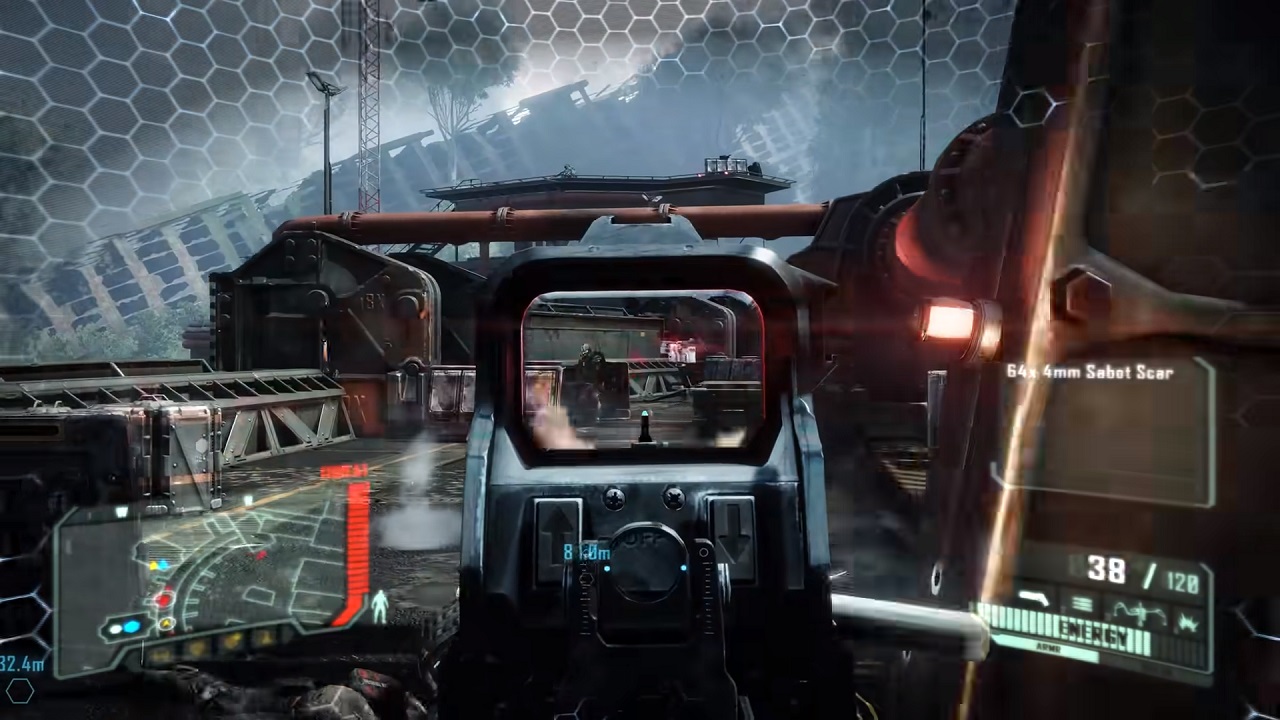Click the red enemy marker on minimap
Image resolution: width=1280 pixels, height=720 pixels.
tap(163, 600)
